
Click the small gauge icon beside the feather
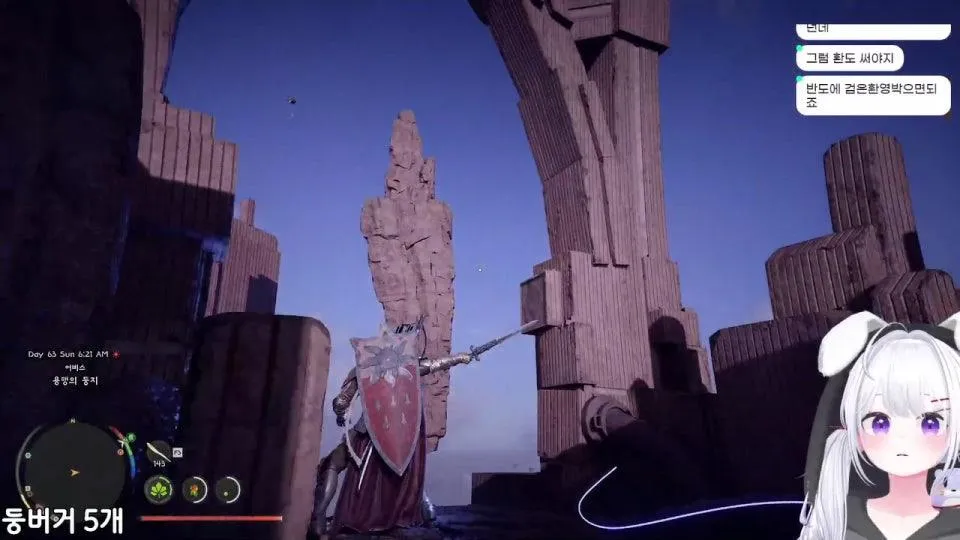[x=177, y=453]
